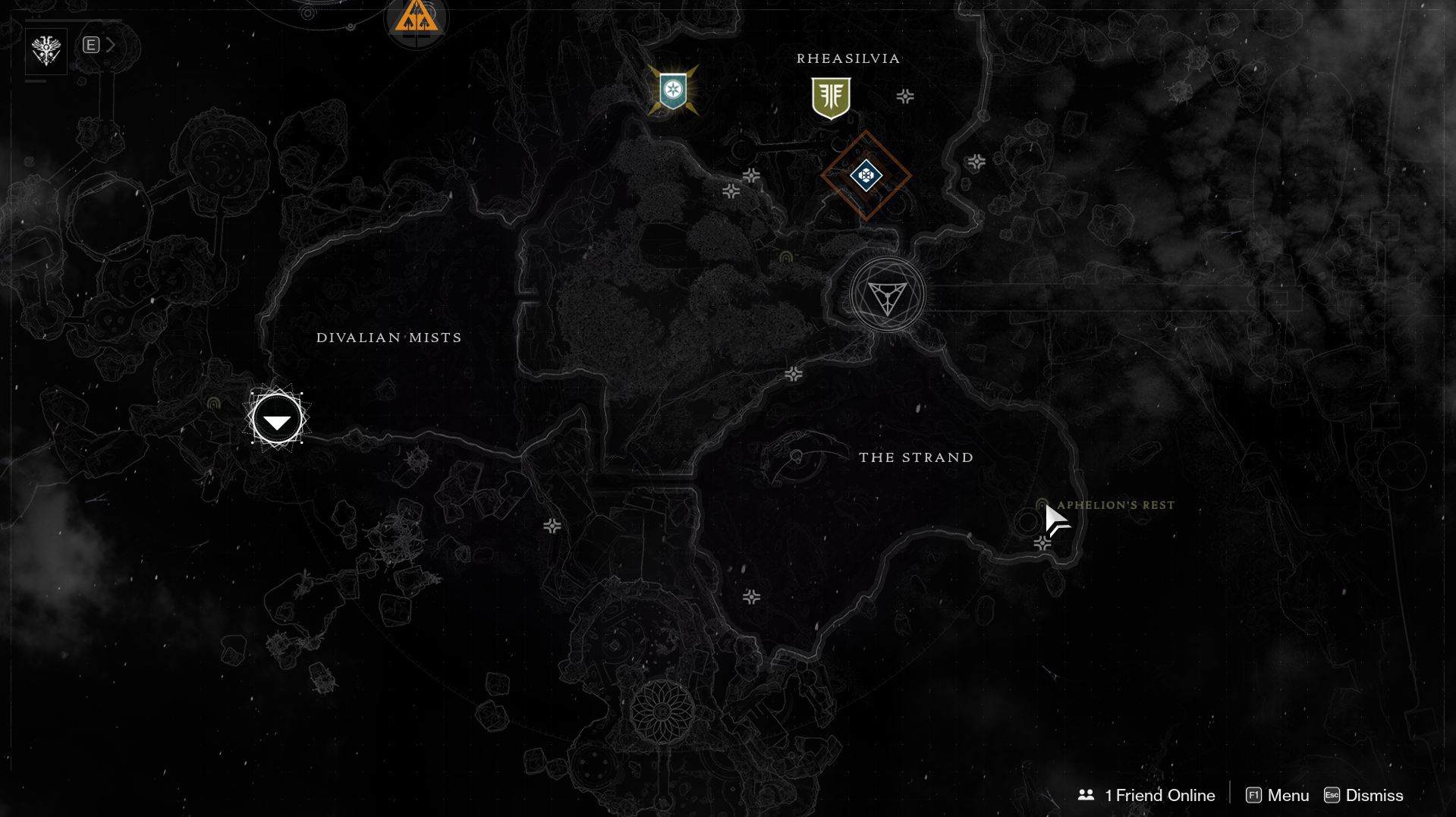Choose the green banner marker under Rheasilvia

[x=831, y=98]
